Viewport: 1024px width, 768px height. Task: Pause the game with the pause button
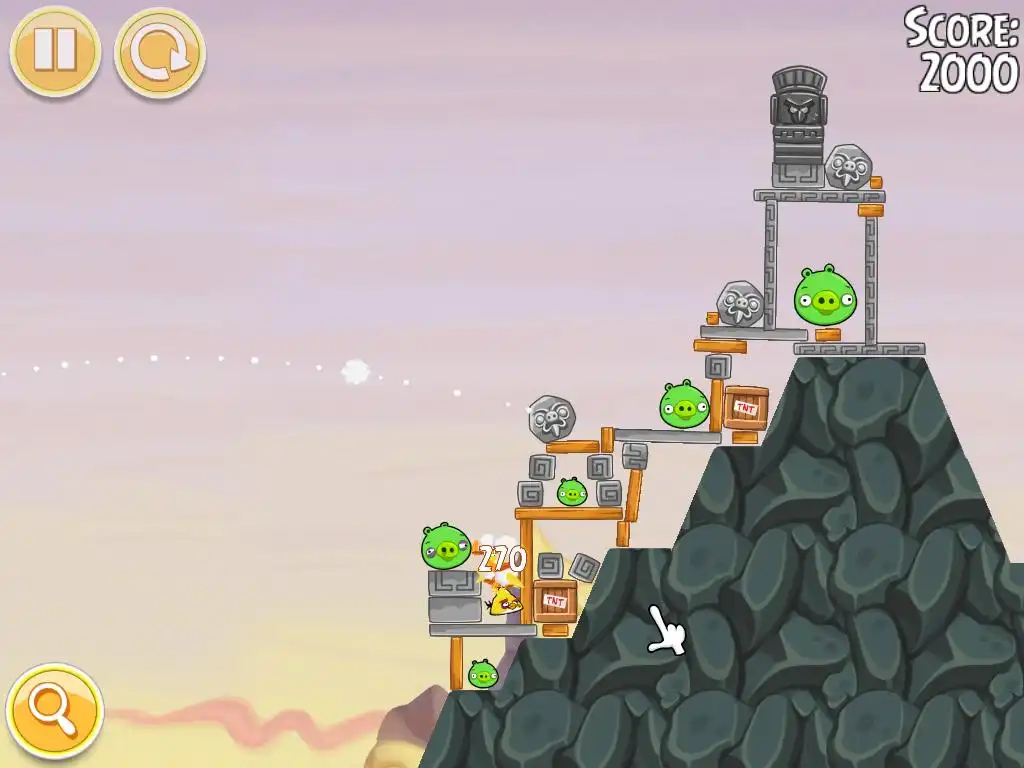pos(55,51)
